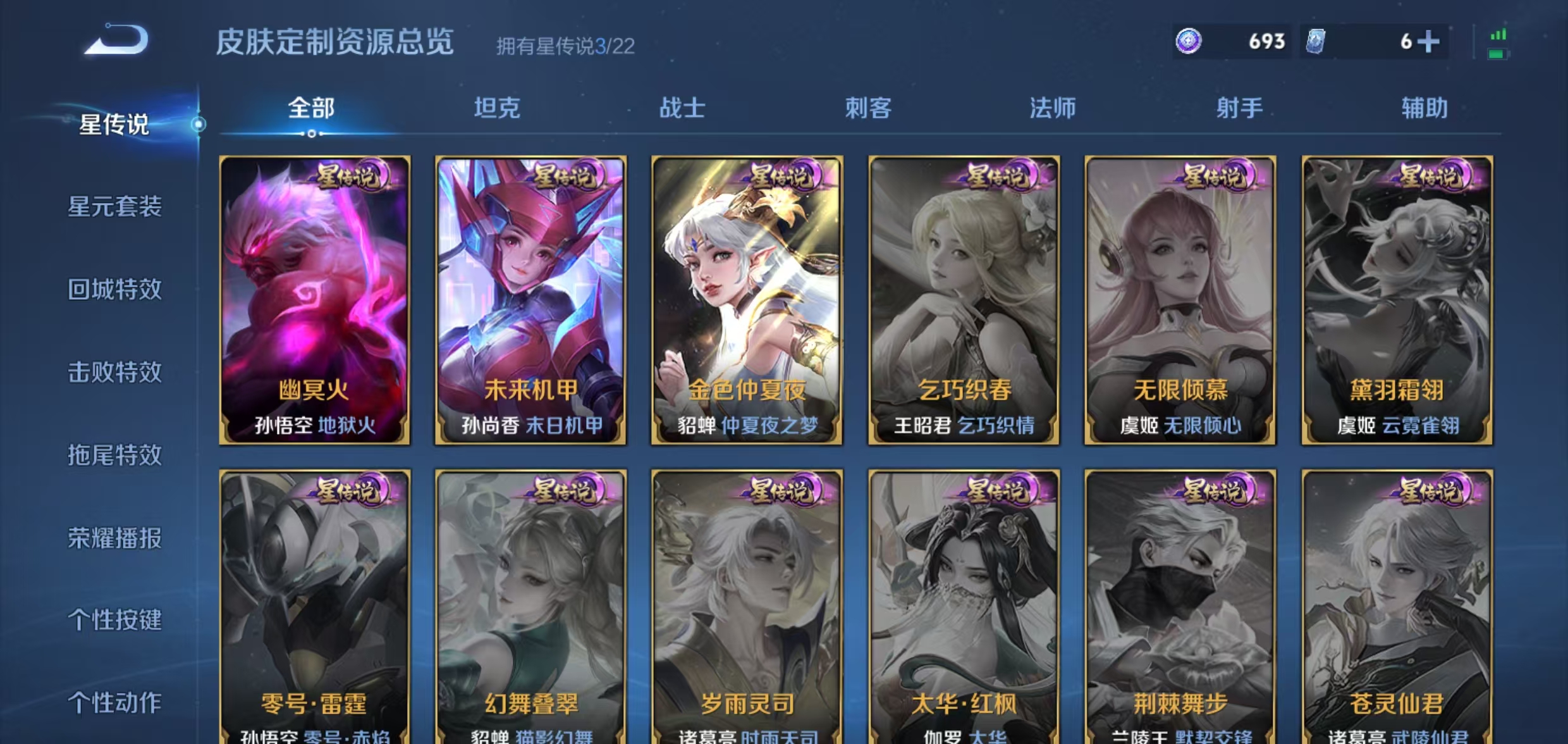The height and width of the screenshot is (744, 1568).
Task: Select 荣耀播报 in the sidebar
Action: 114,538
